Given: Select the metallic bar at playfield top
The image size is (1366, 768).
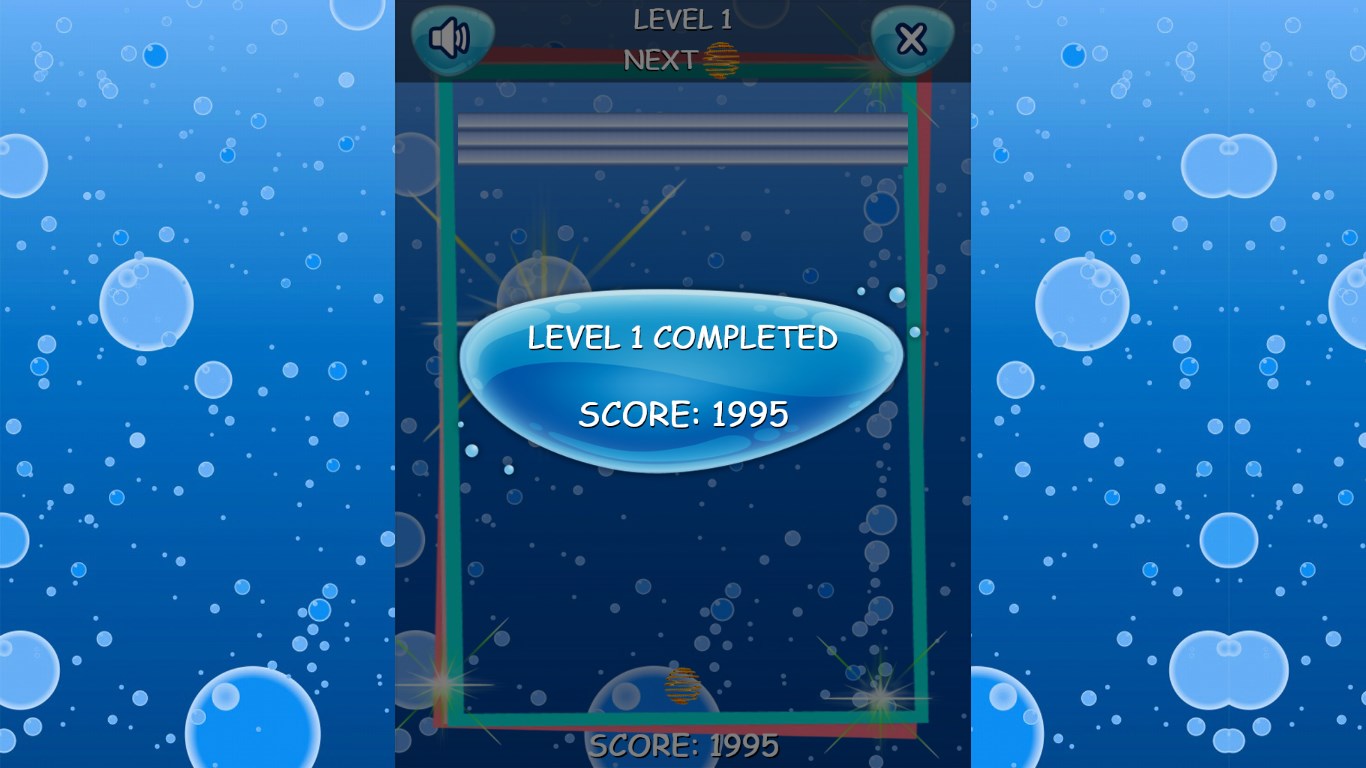Looking at the screenshot, I should point(683,137).
